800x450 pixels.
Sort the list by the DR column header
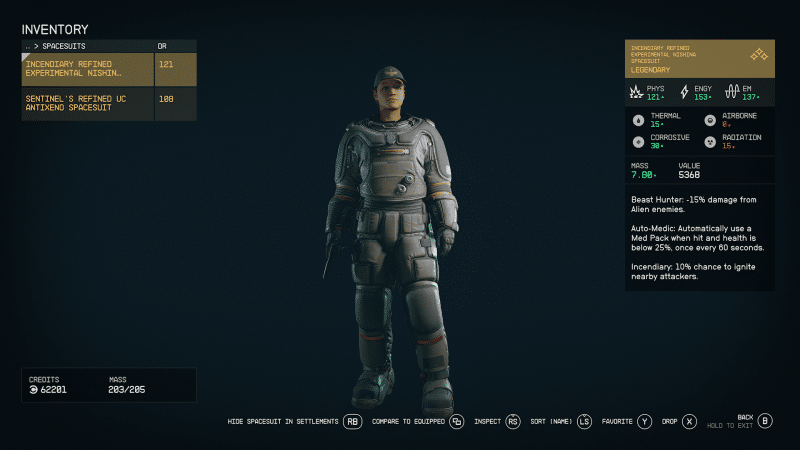(x=165, y=46)
